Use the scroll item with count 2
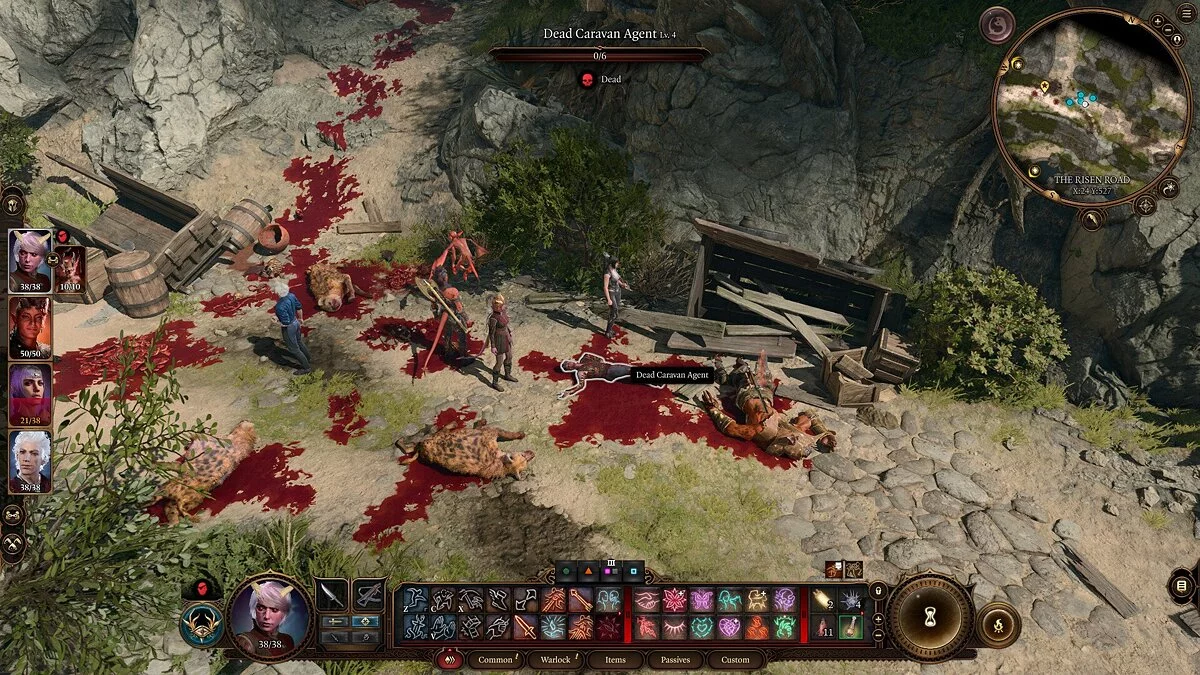The image size is (1200, 675). [823, 599]
